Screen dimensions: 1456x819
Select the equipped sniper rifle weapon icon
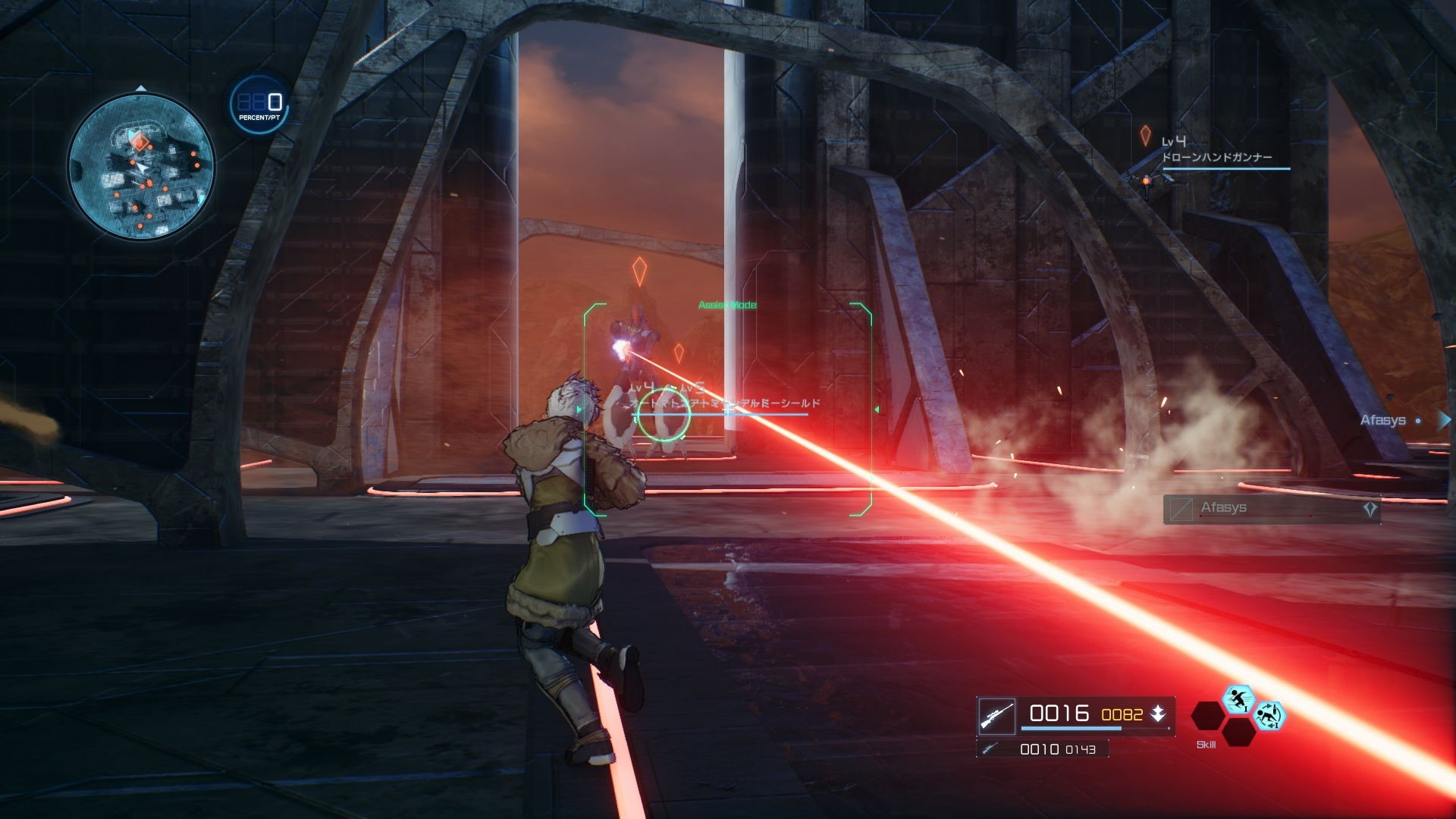[997, 715]
